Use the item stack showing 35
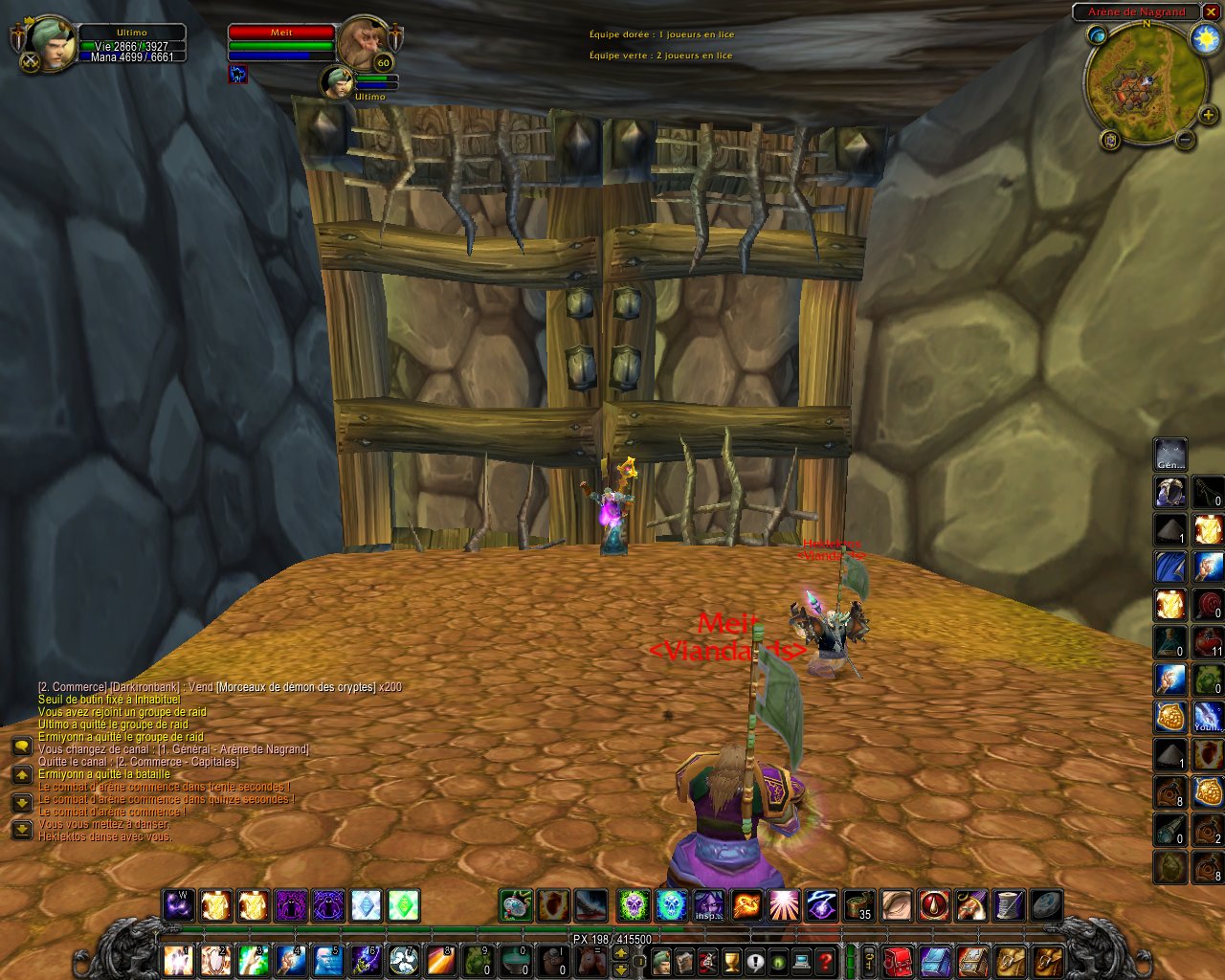This screenshot has width=1225, height=980. 858,905
